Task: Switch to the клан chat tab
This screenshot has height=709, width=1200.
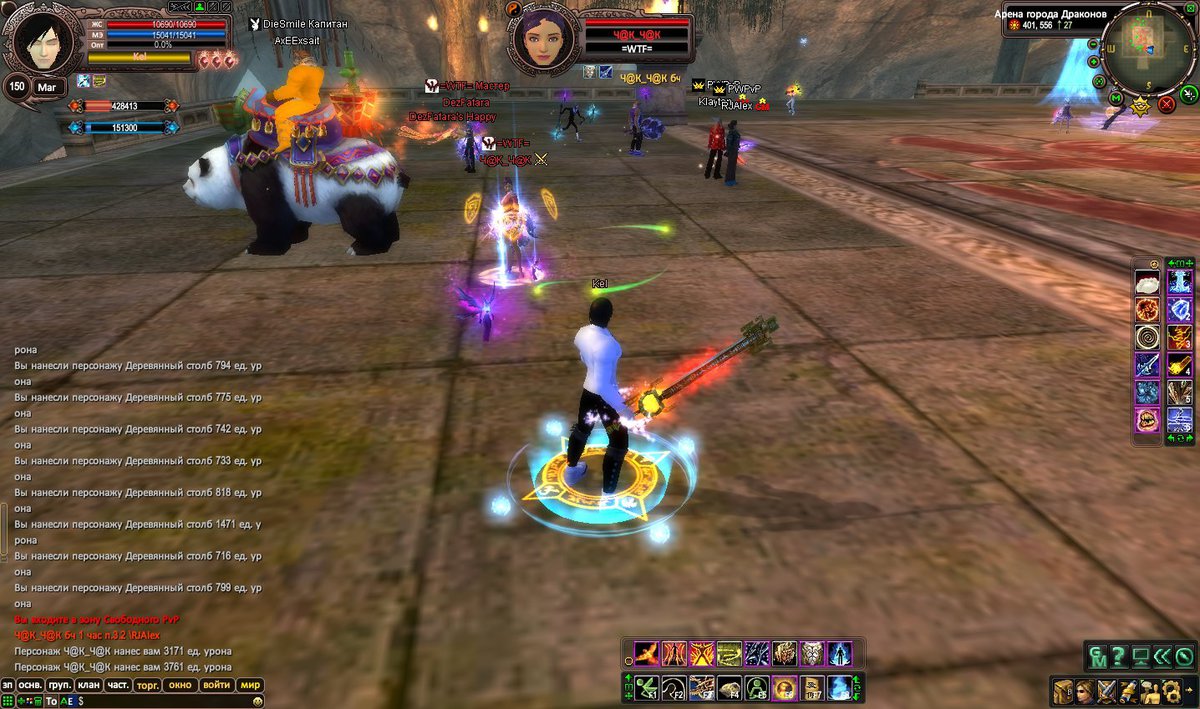Action: point(88,685)
